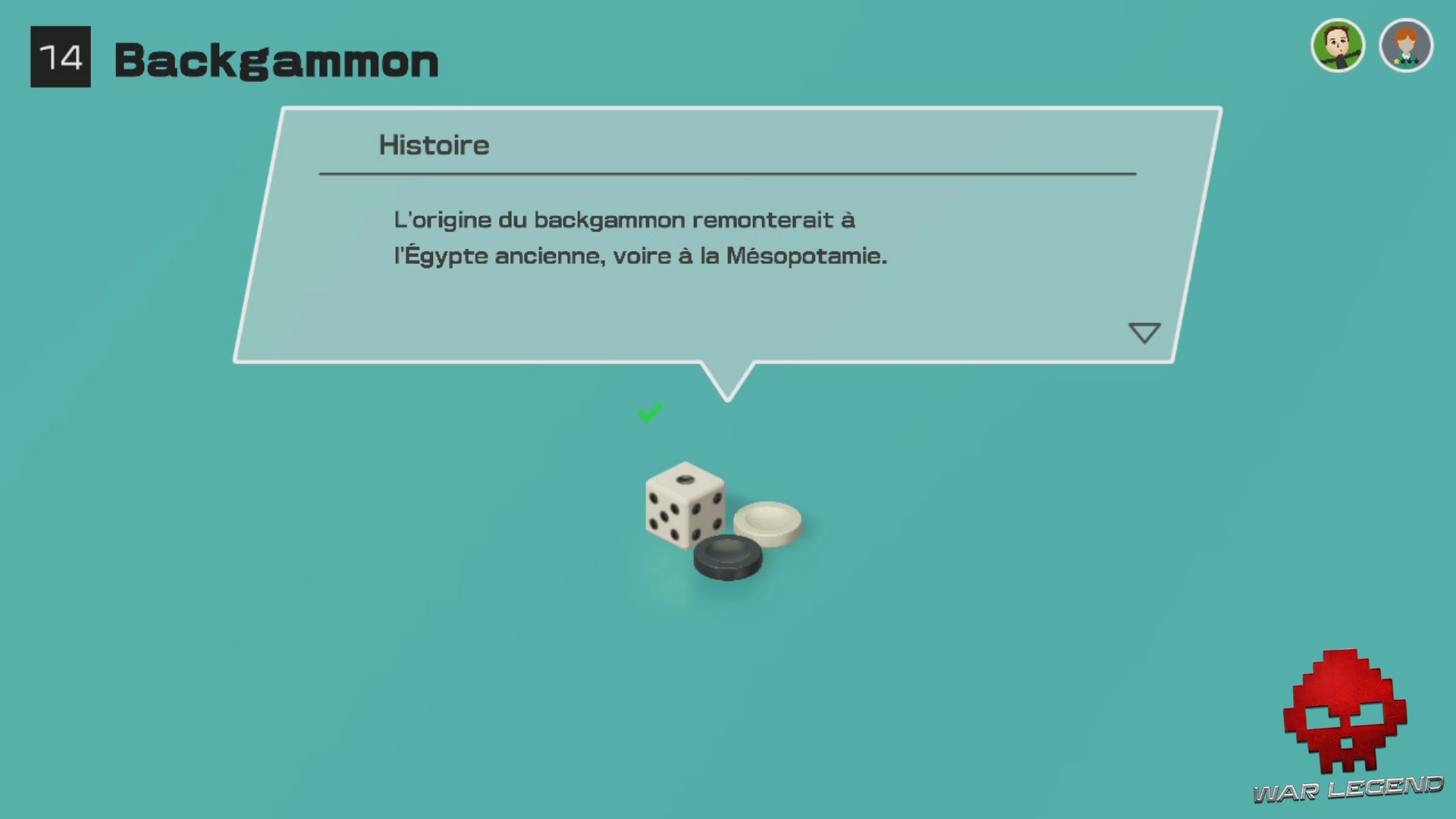Screen dimensions: 1456x819
Task: Click the Backgammon title in the header
Action: pyautogui.click(x=276, y=61)
